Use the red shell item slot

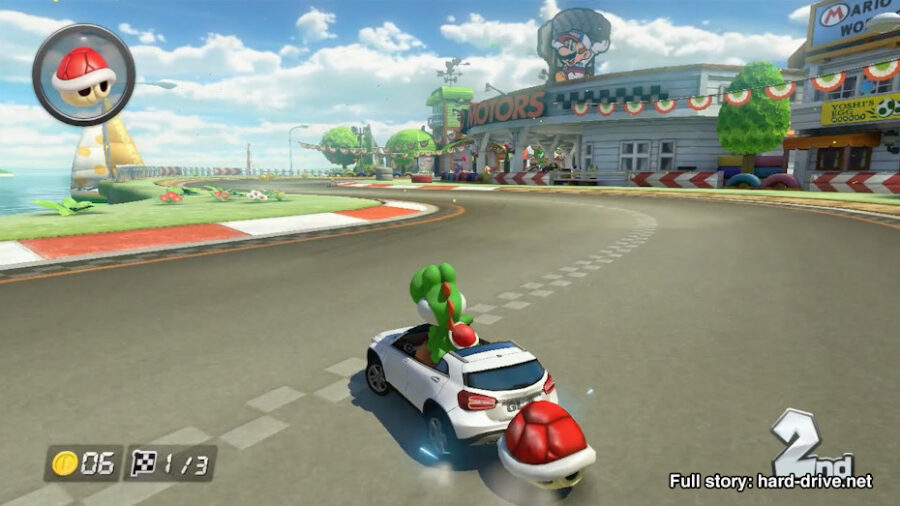tap(84, 74)
